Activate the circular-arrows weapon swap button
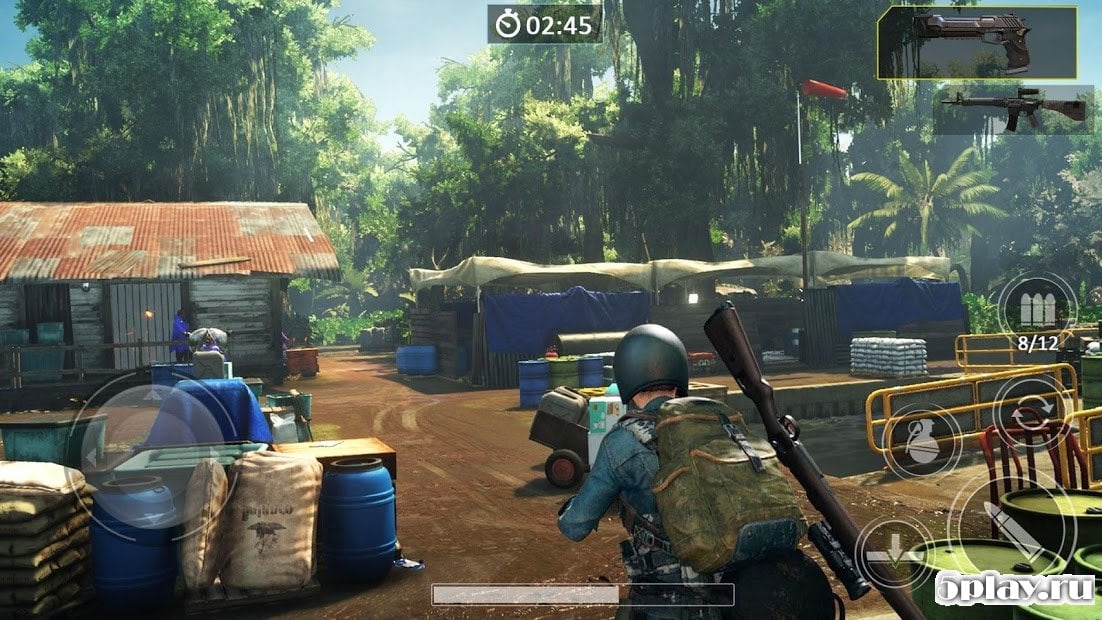1102x620 pixels. 1030,410
